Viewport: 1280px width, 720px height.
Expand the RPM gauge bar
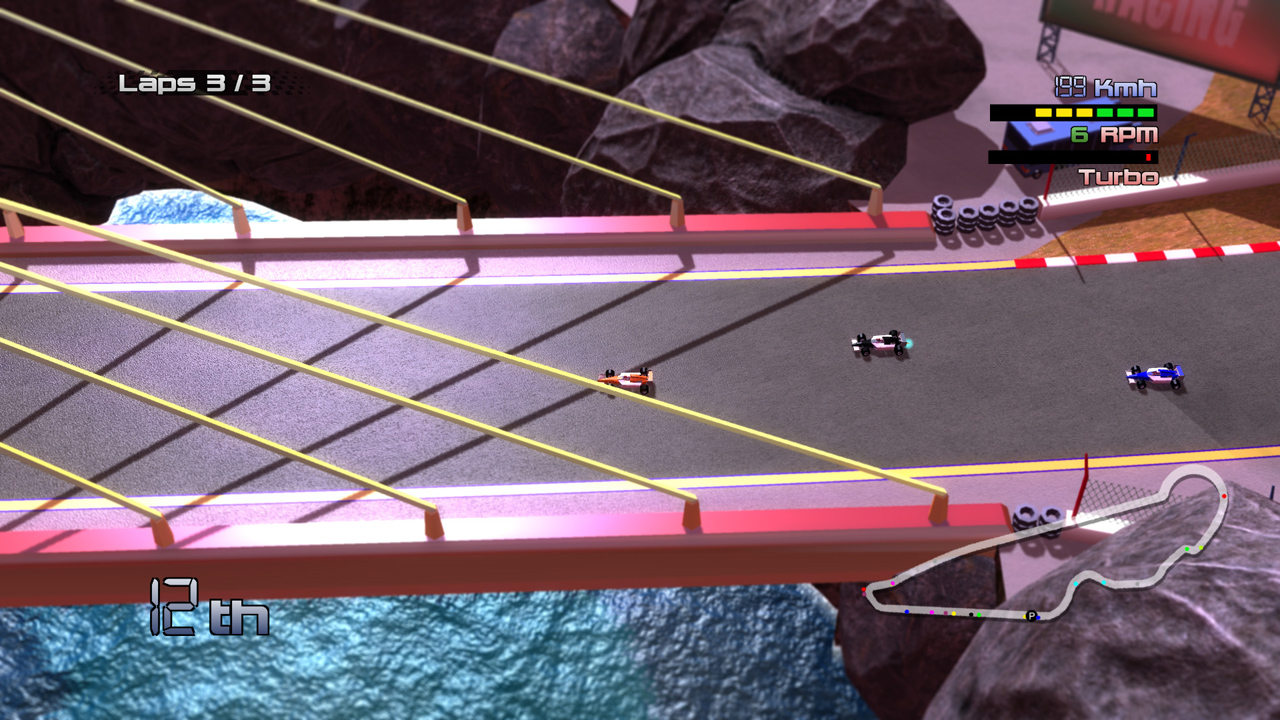coord(1073,113)
